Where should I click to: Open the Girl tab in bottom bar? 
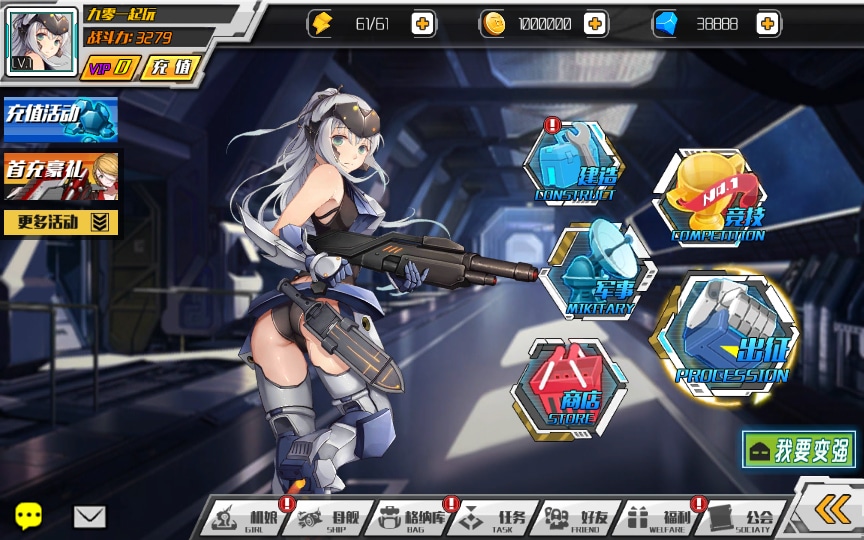pos(245,518)
